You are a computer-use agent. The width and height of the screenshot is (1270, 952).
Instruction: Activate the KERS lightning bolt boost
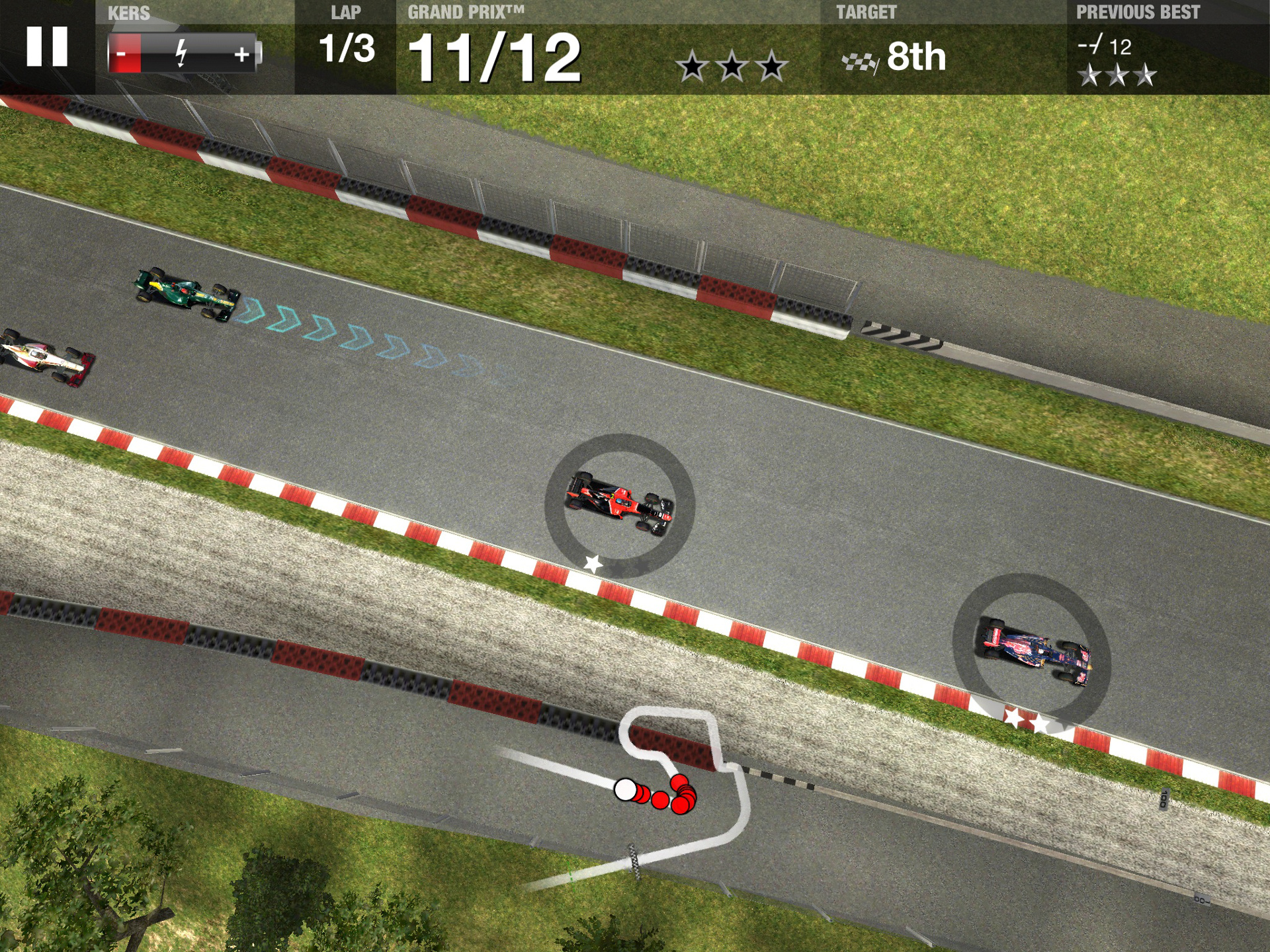pyautogui.click(x=181, y=54)
